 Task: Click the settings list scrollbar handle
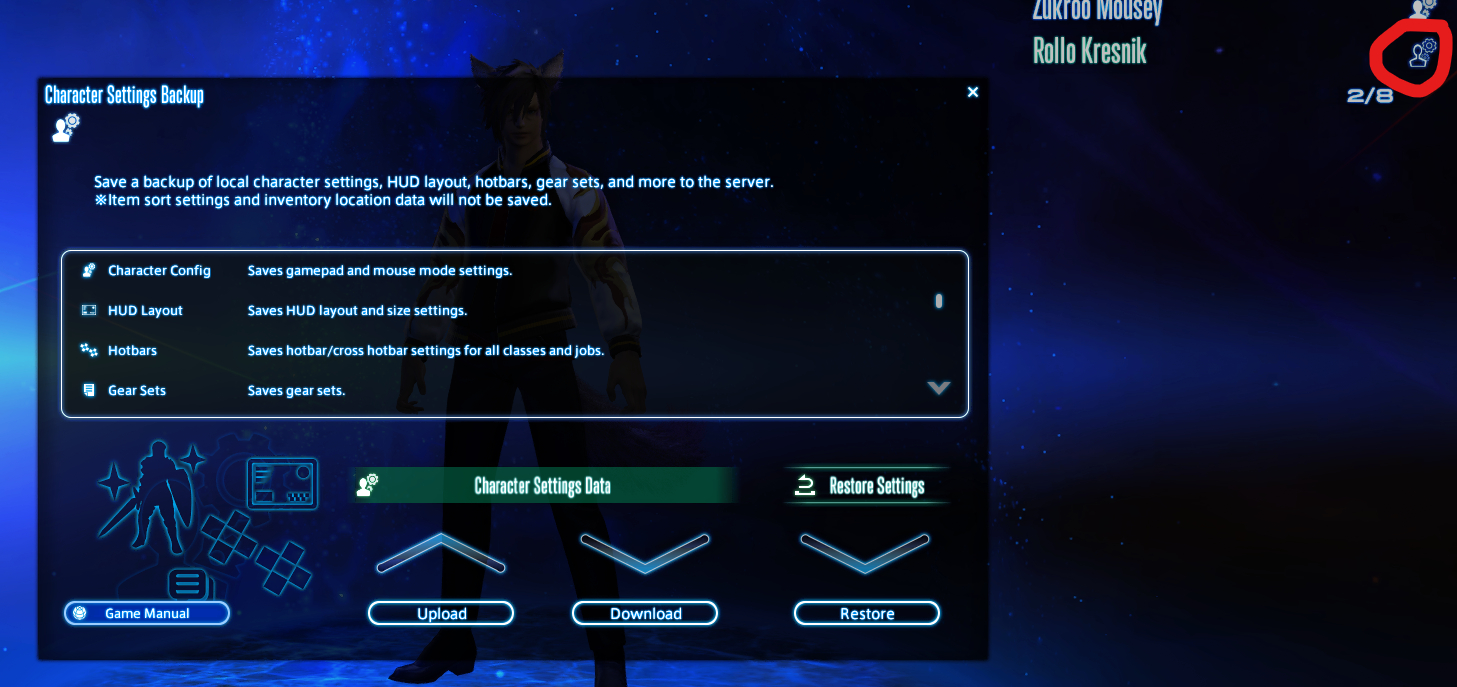click(x=938, y=301)
